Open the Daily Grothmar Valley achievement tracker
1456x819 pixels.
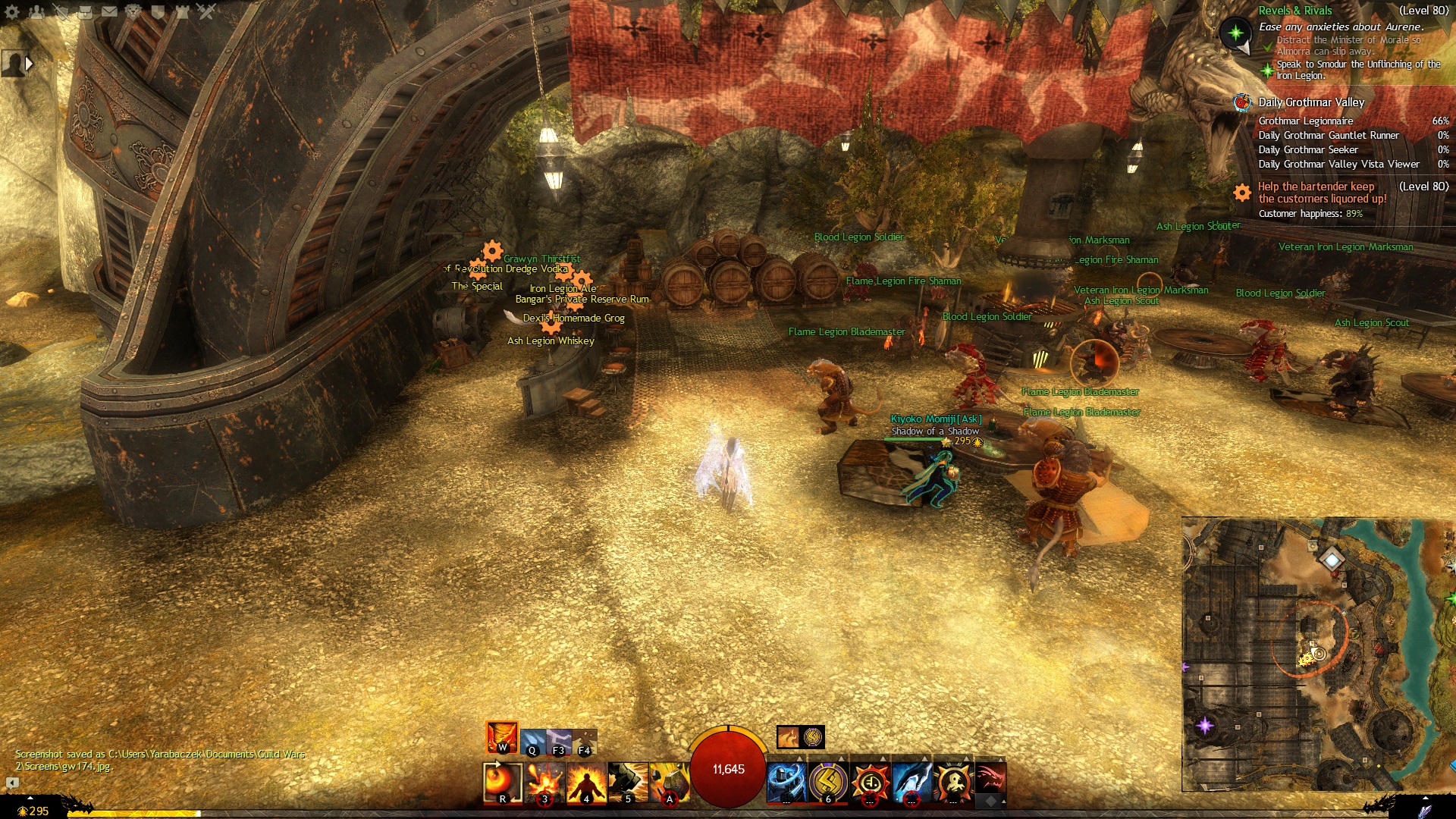point(1310,102)
